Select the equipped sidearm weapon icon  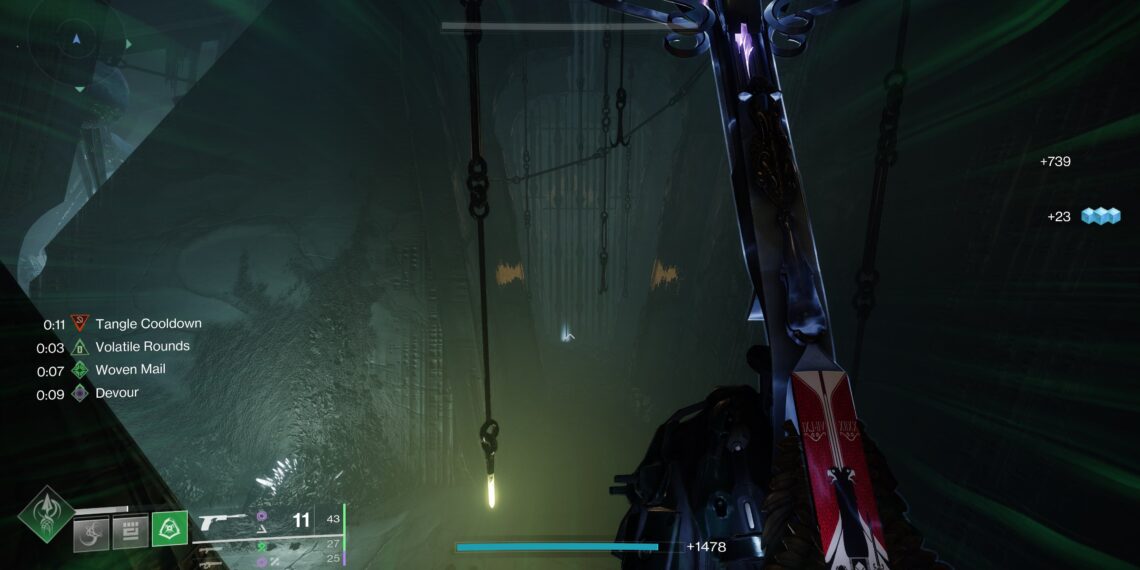point(222,521)
